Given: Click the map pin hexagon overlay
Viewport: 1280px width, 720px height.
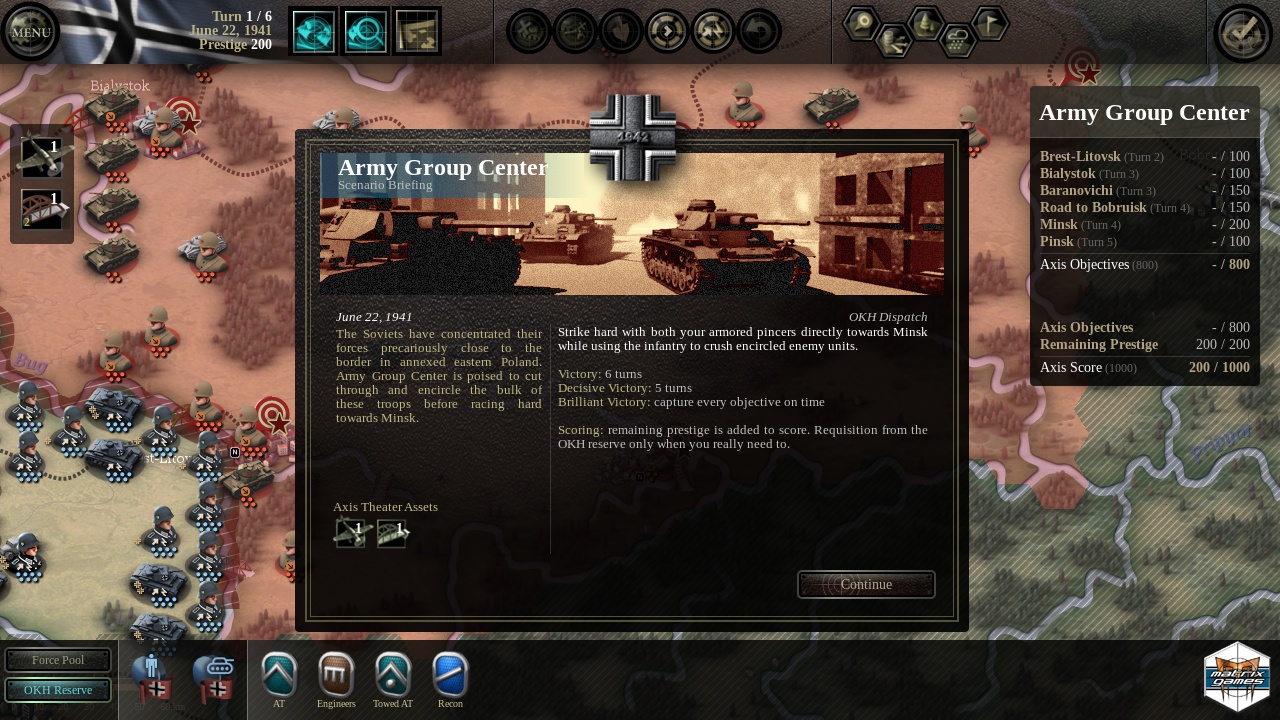Looking at the screenshot, I should [x=861, y=23].
